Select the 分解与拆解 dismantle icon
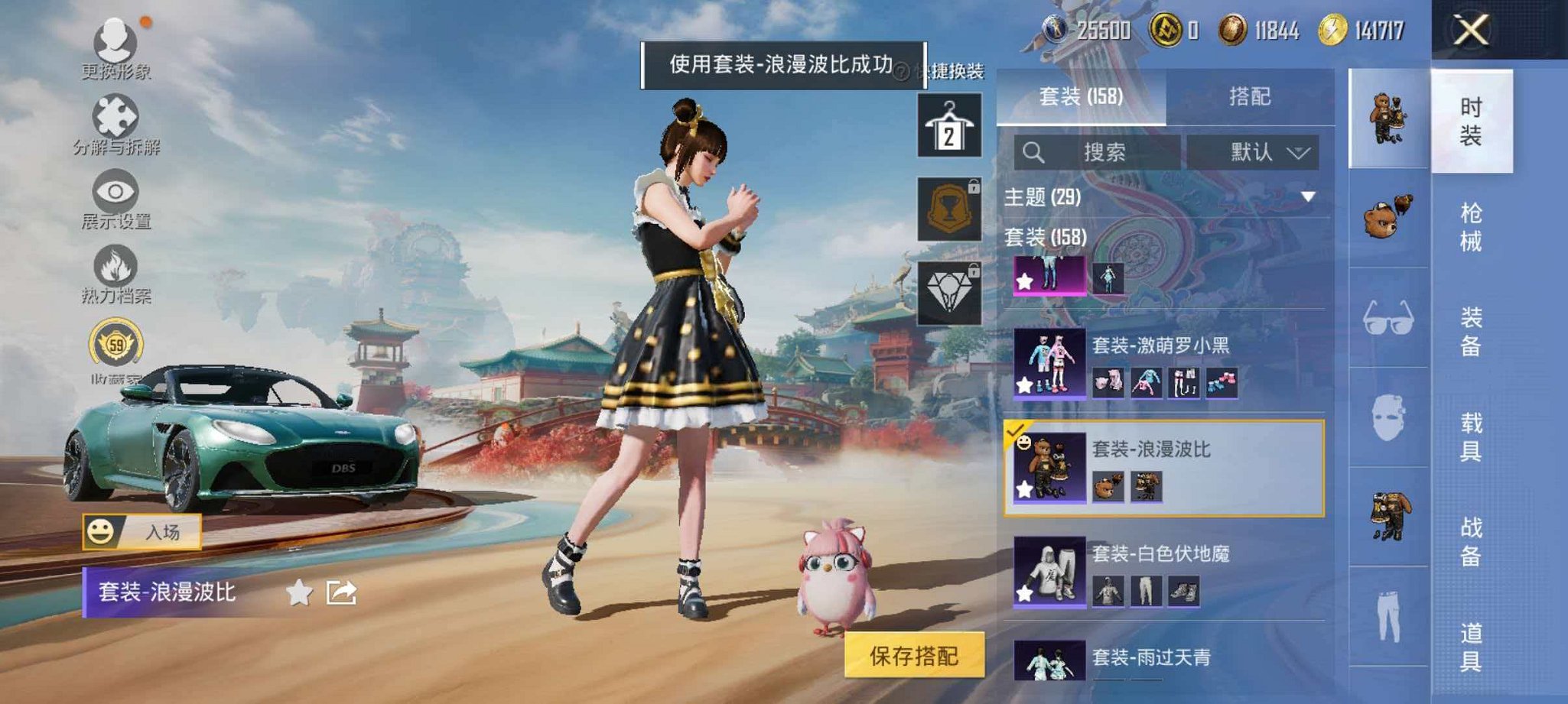This screenshot has height=704, width=1568. point(115,115)
